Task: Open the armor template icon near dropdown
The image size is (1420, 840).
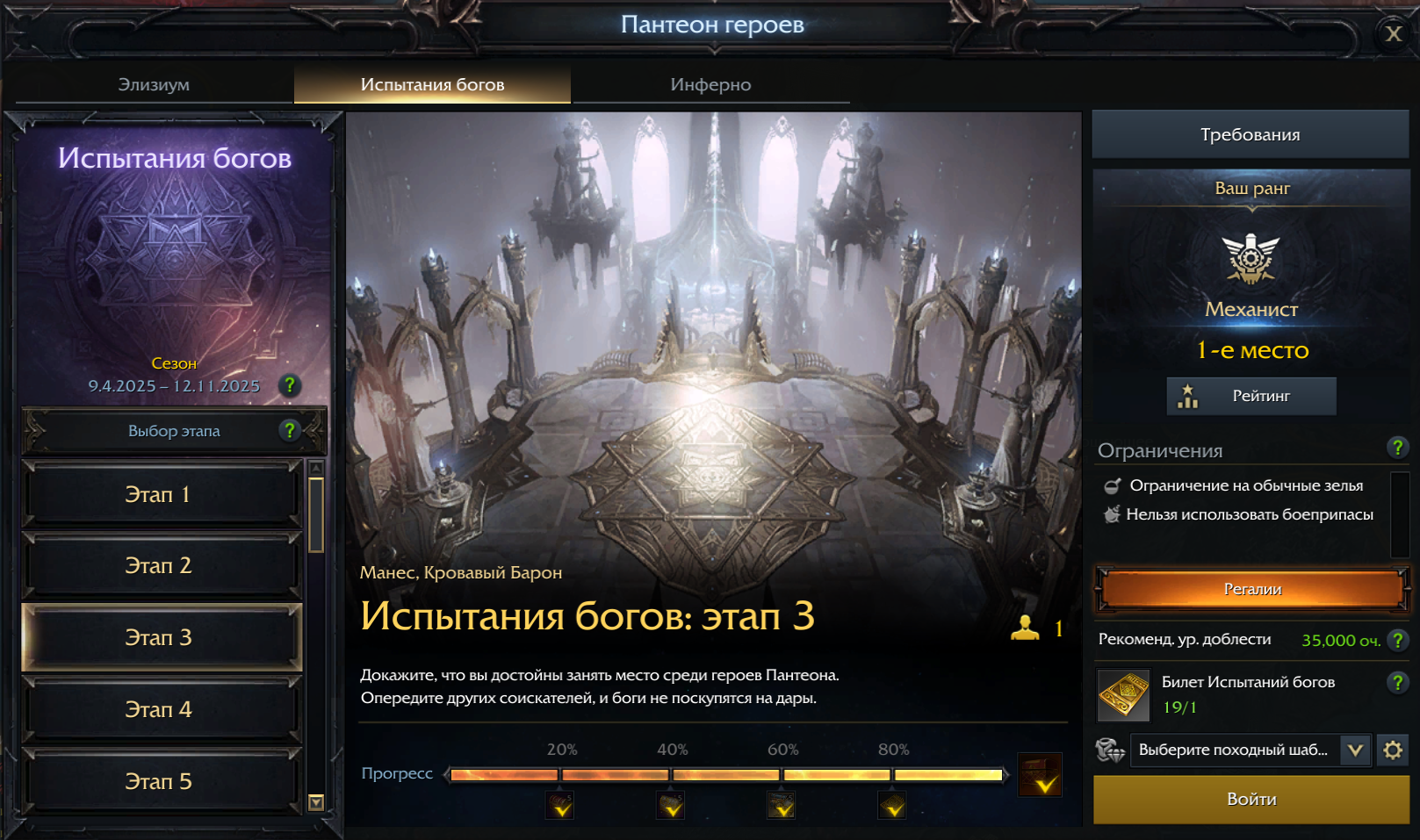Action: pos(1110,751)
